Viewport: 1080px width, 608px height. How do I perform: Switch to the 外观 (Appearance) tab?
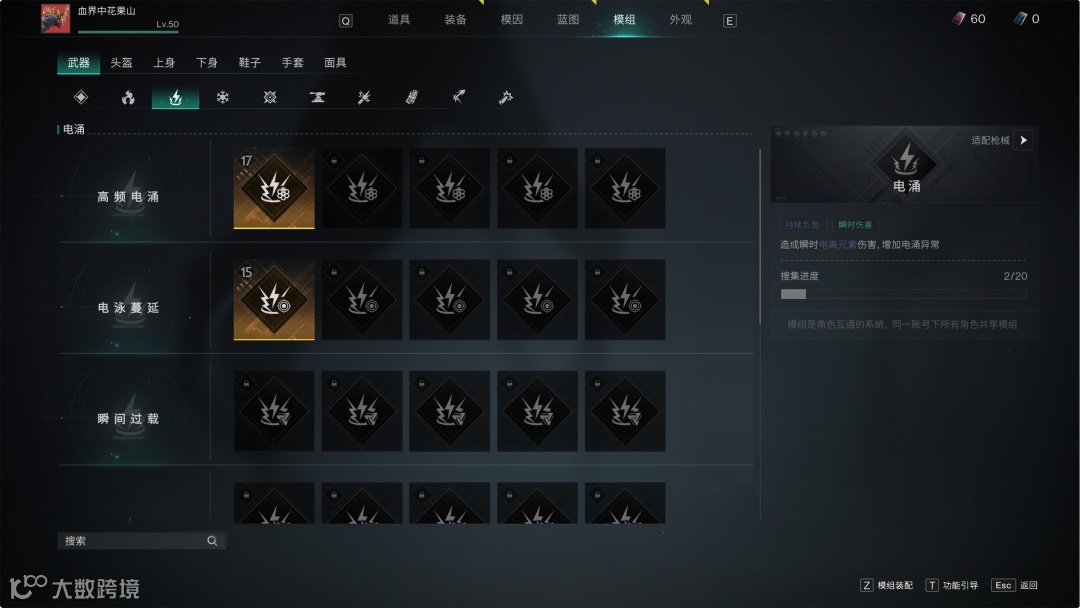(680, 20)
